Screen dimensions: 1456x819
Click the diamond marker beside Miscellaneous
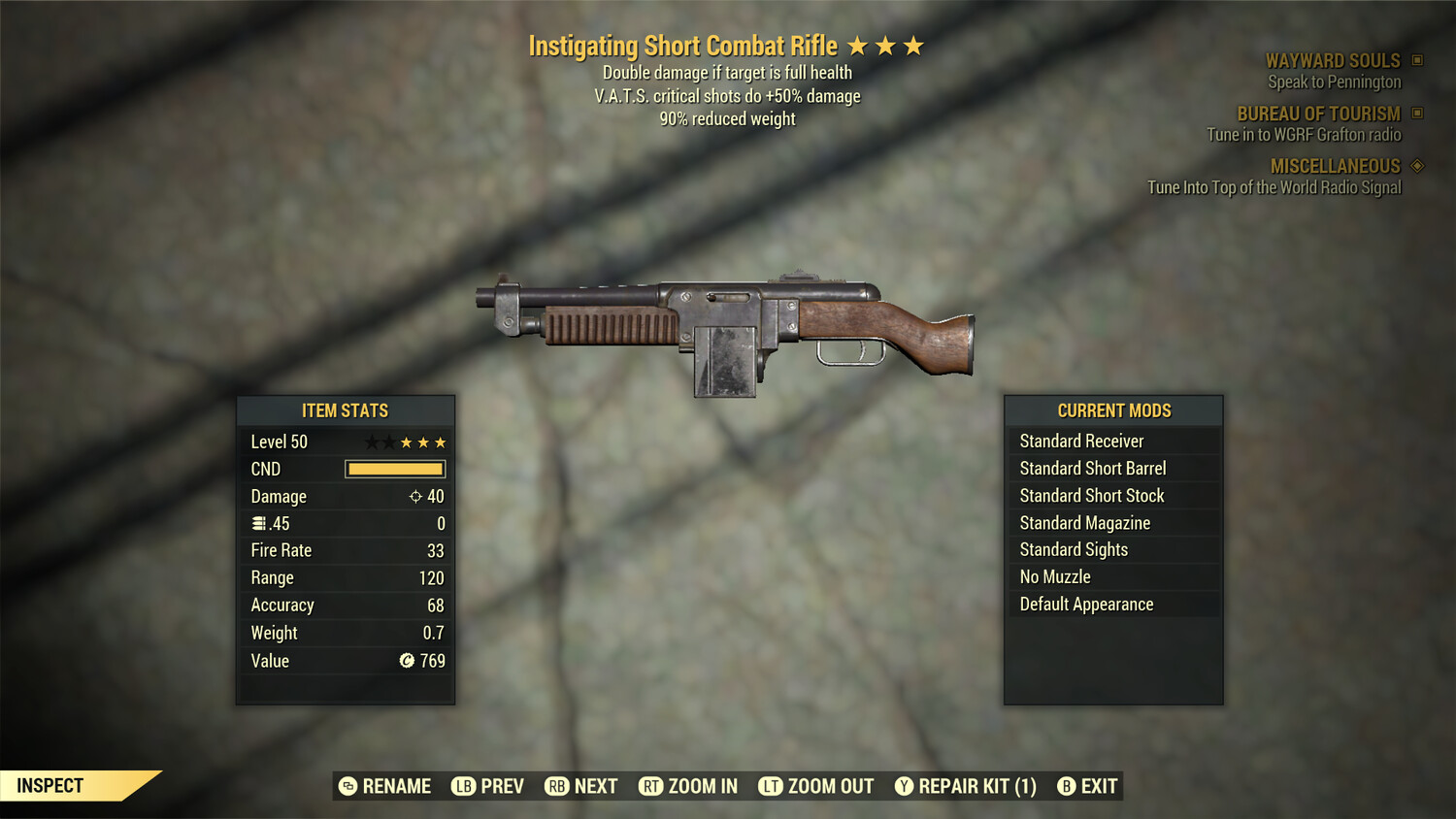1415,166
